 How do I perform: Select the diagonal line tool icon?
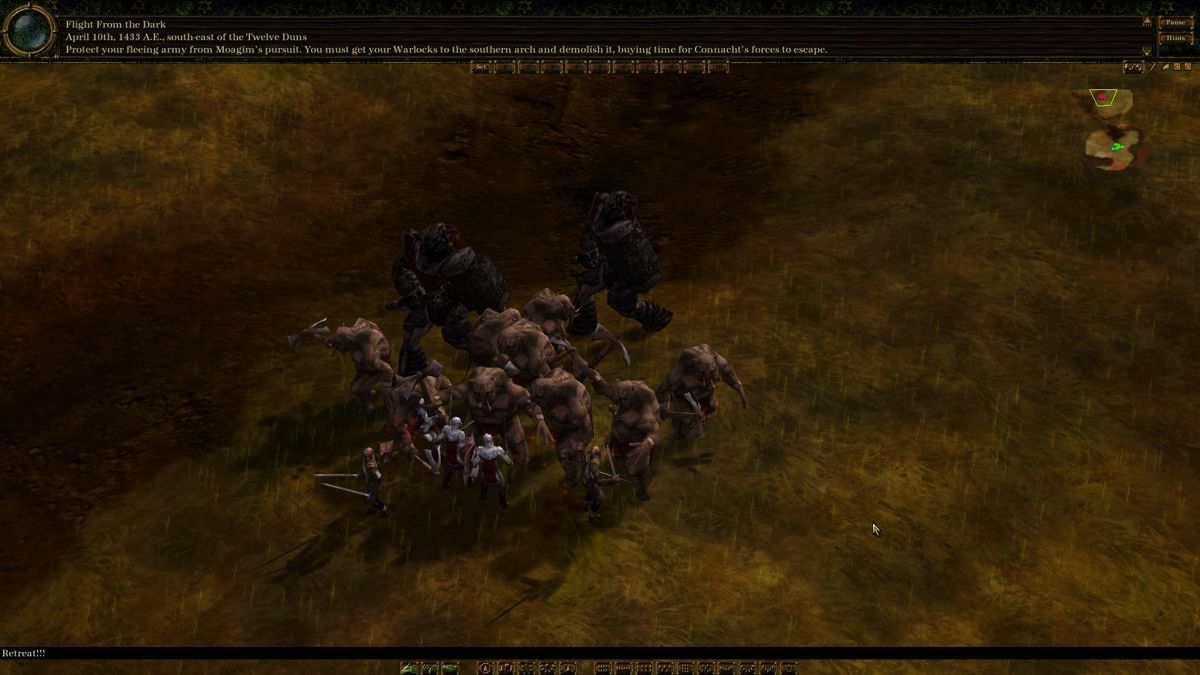pos(1153,67)
